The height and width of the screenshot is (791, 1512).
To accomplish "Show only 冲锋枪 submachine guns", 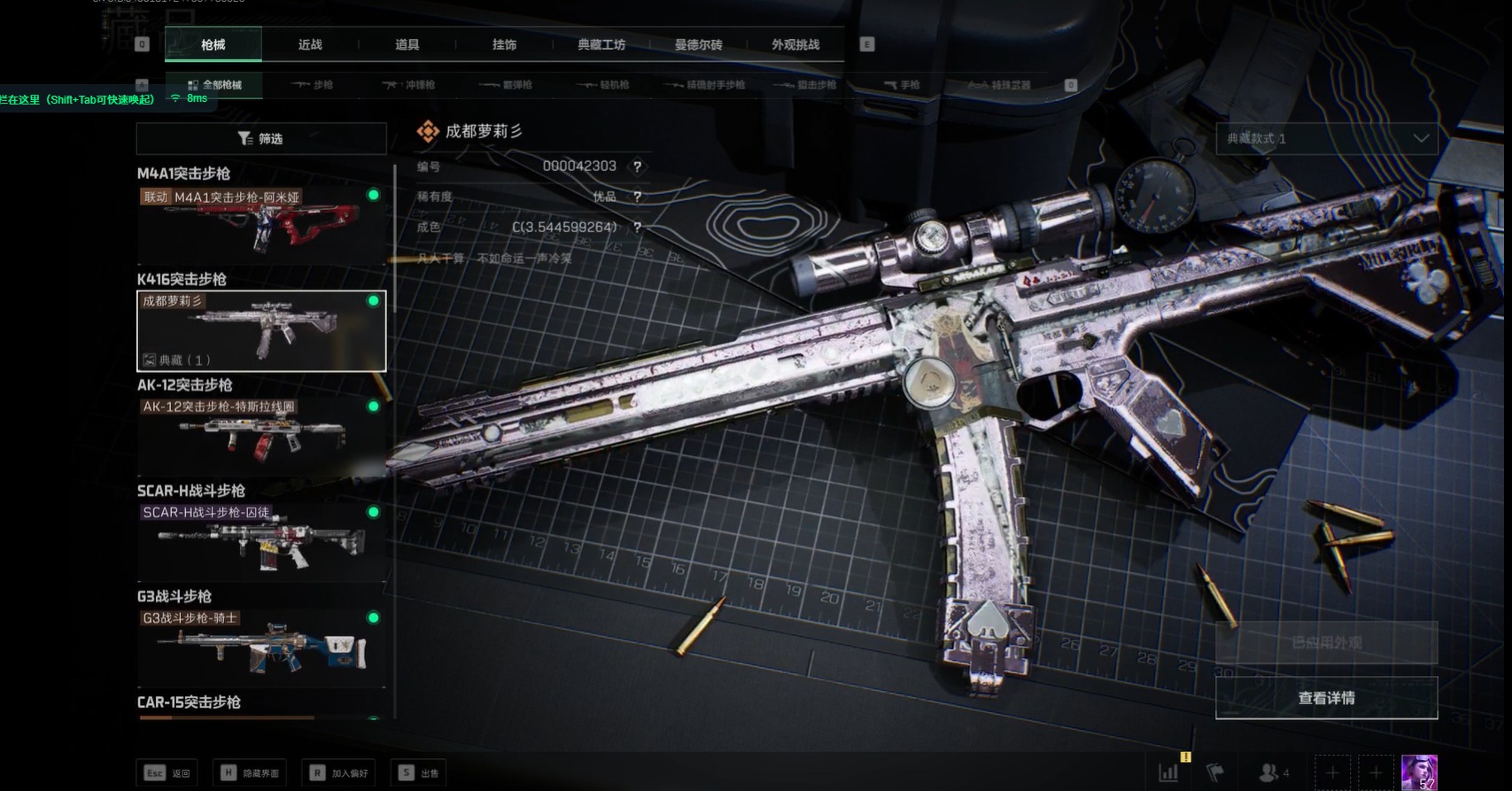I will (409, 85).
